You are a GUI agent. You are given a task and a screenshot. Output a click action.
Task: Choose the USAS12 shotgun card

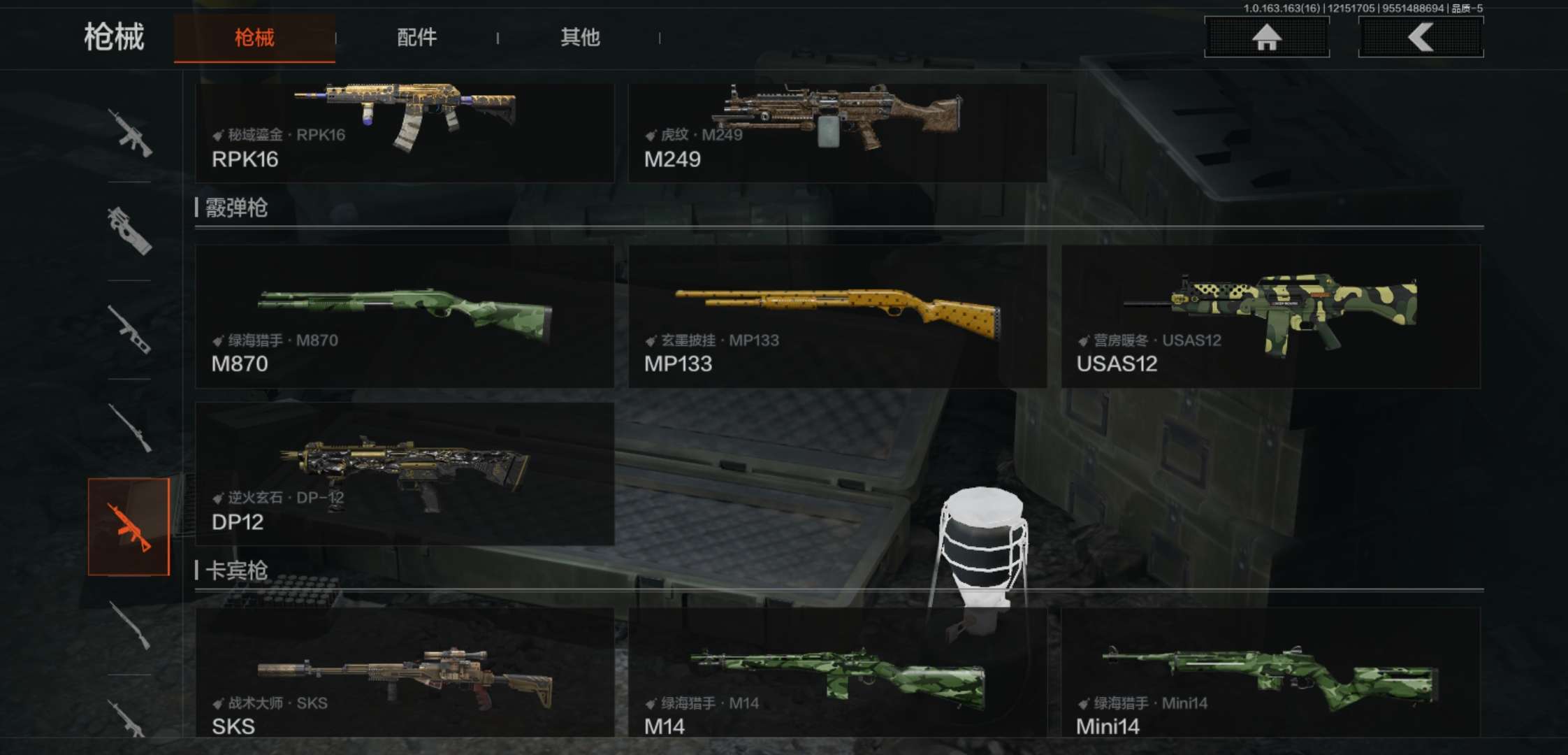(1270, 317)
